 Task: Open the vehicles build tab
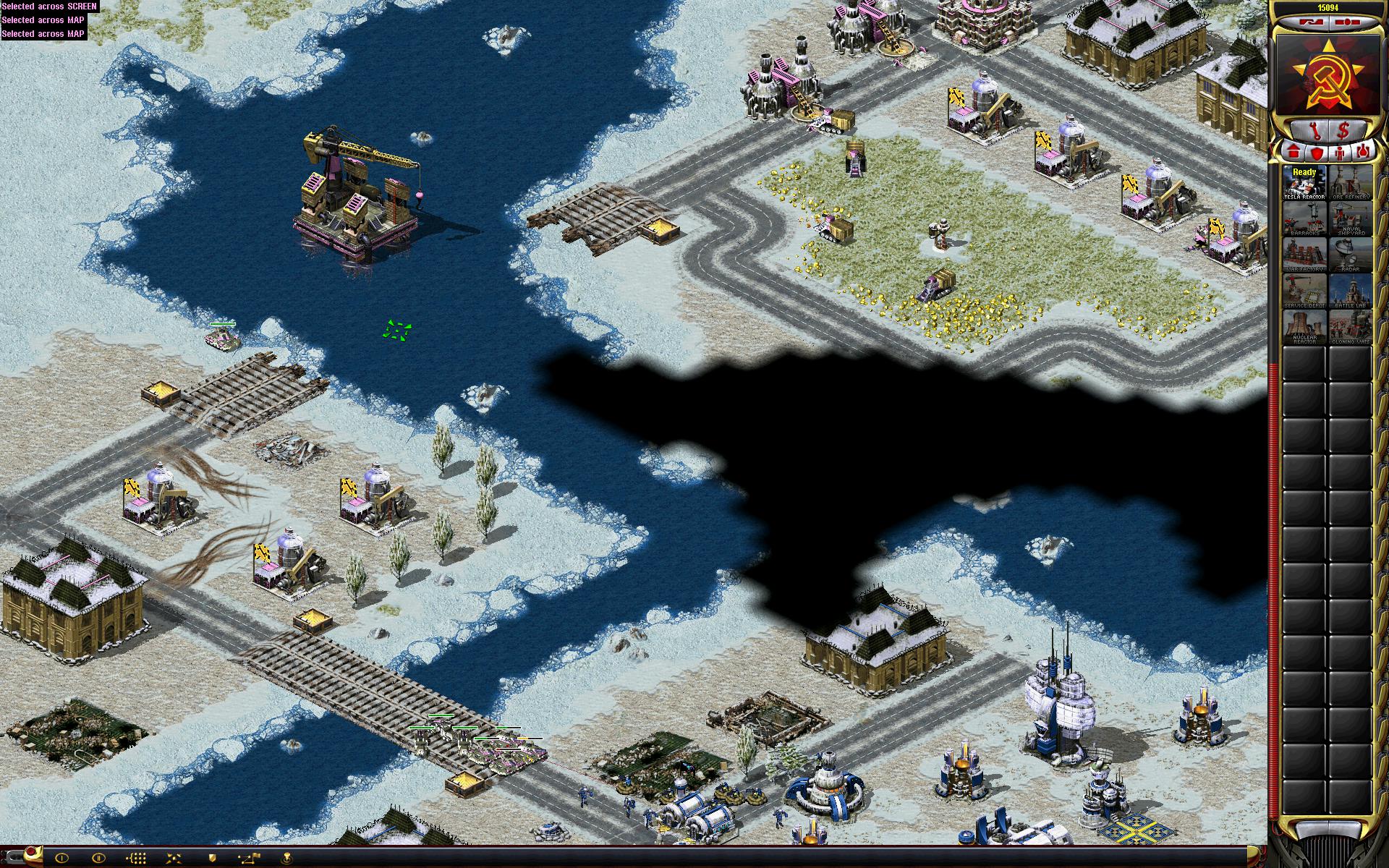coord(1362,153)
